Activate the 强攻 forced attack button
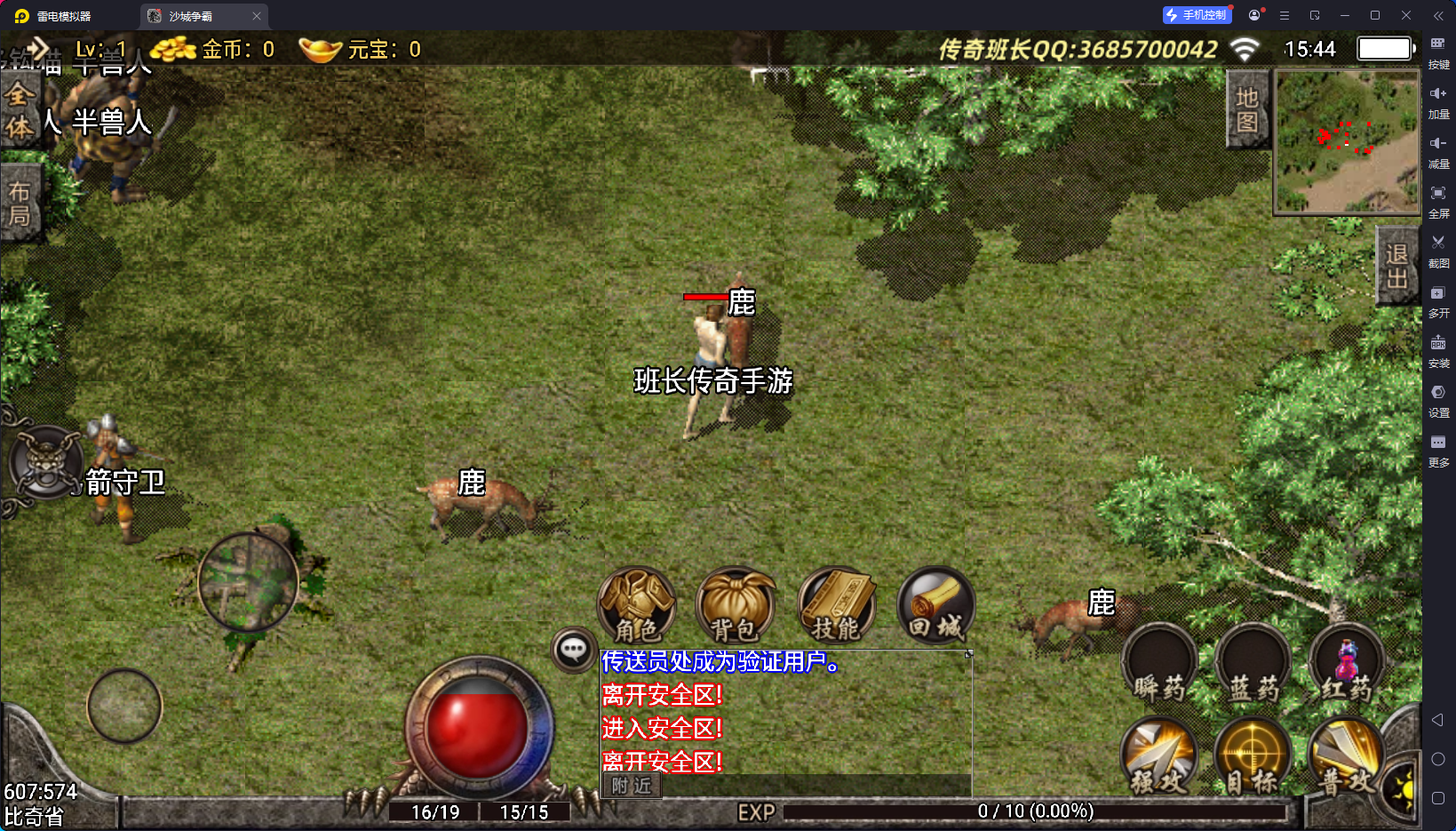 click(x=1159, y=756)
